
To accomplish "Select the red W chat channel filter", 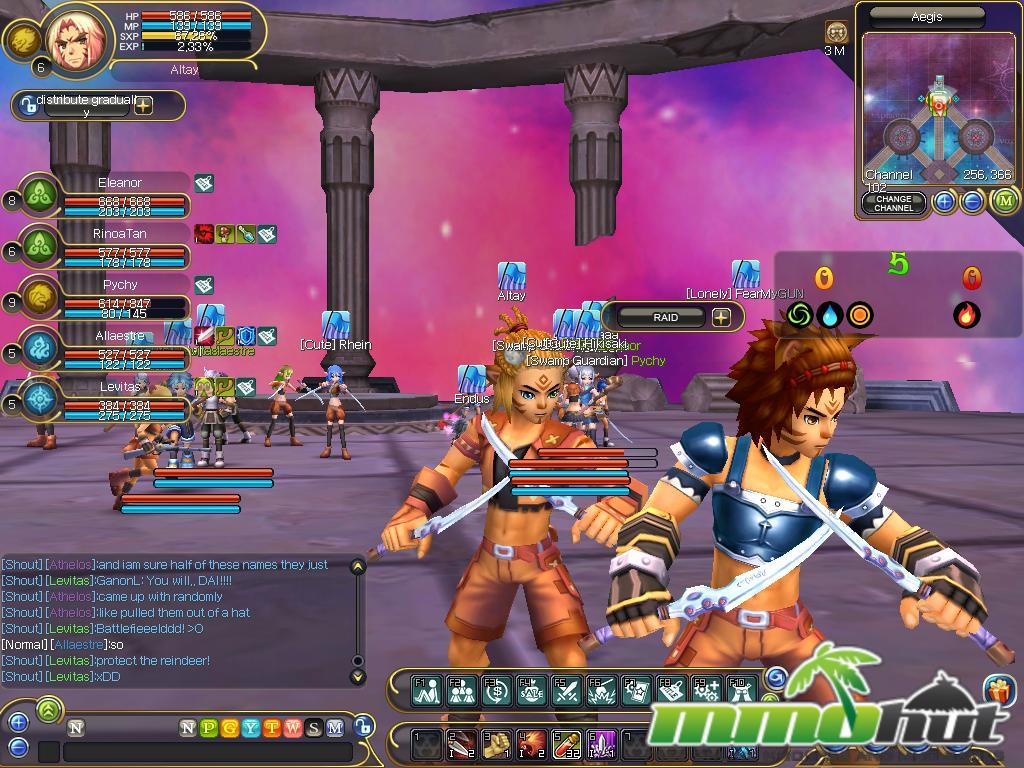I will click(x=293, y=728).
